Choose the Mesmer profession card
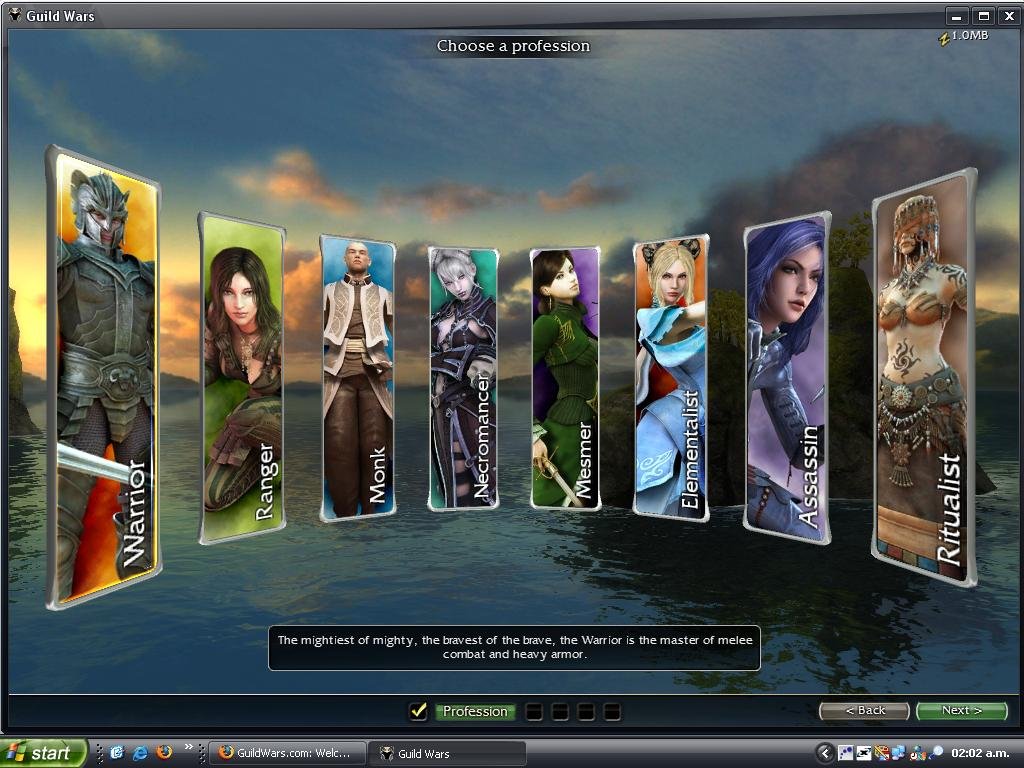The height and width of the screenshot is (768, 1024). tap(565, 378)
